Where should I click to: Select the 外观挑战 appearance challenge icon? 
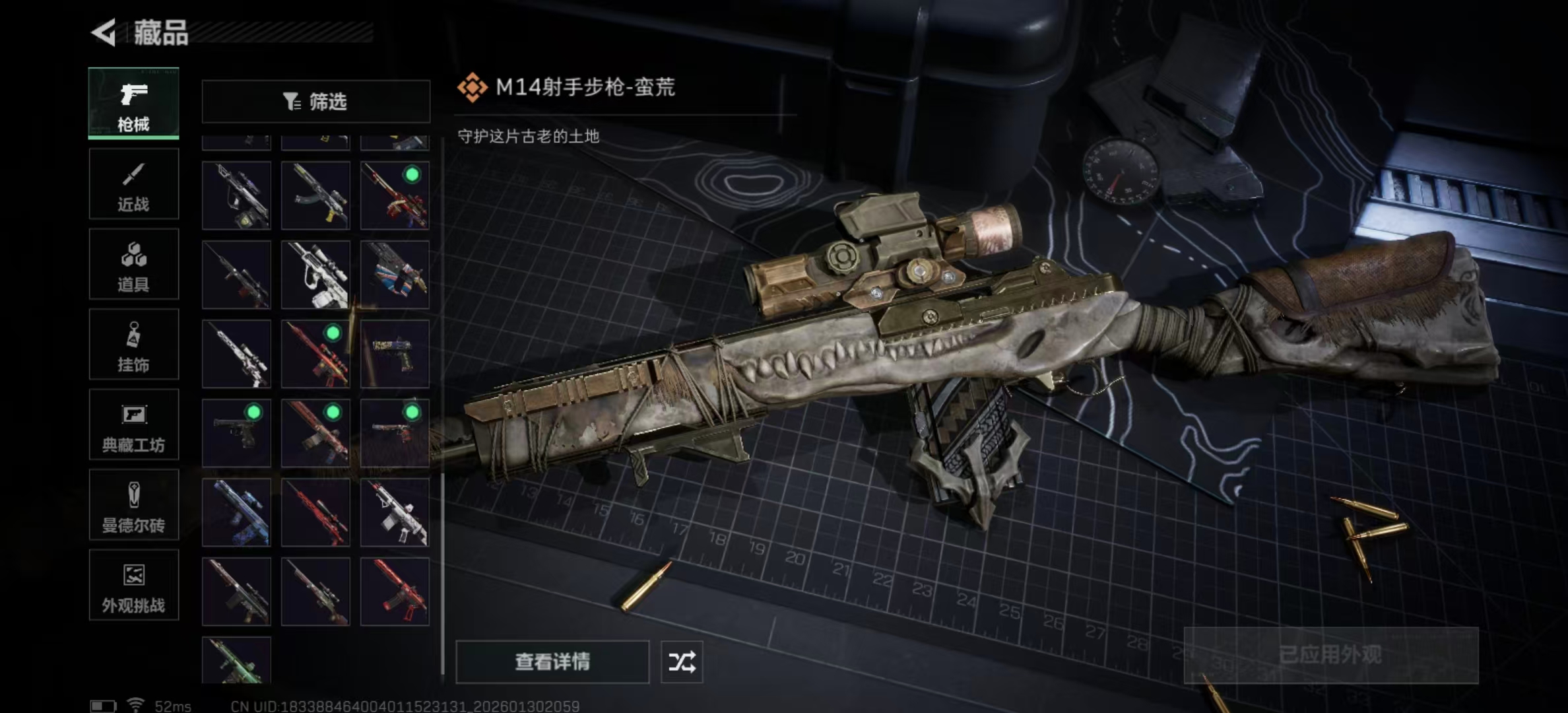point(133,586)
